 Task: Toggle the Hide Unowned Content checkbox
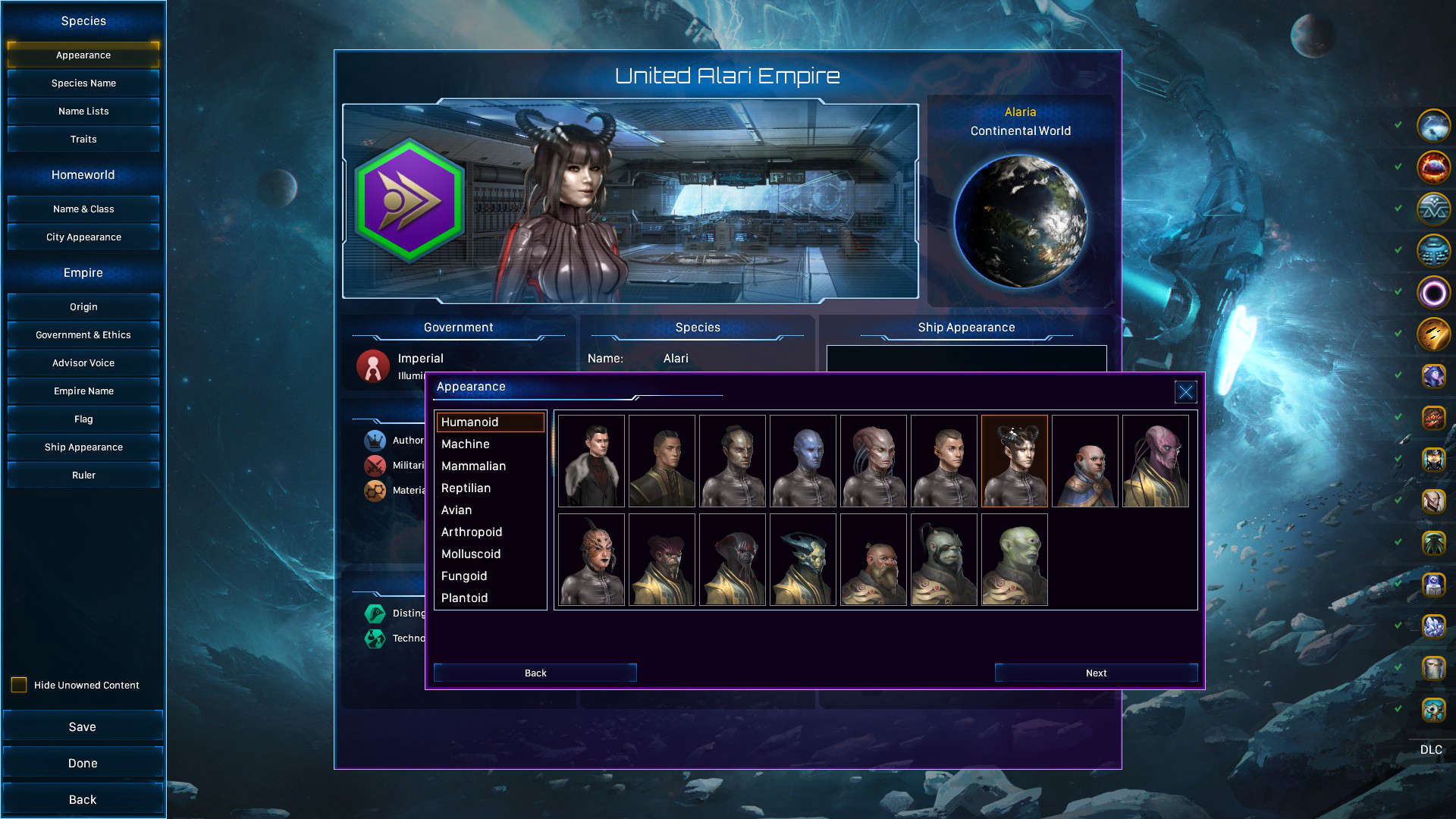coord(18,684)
